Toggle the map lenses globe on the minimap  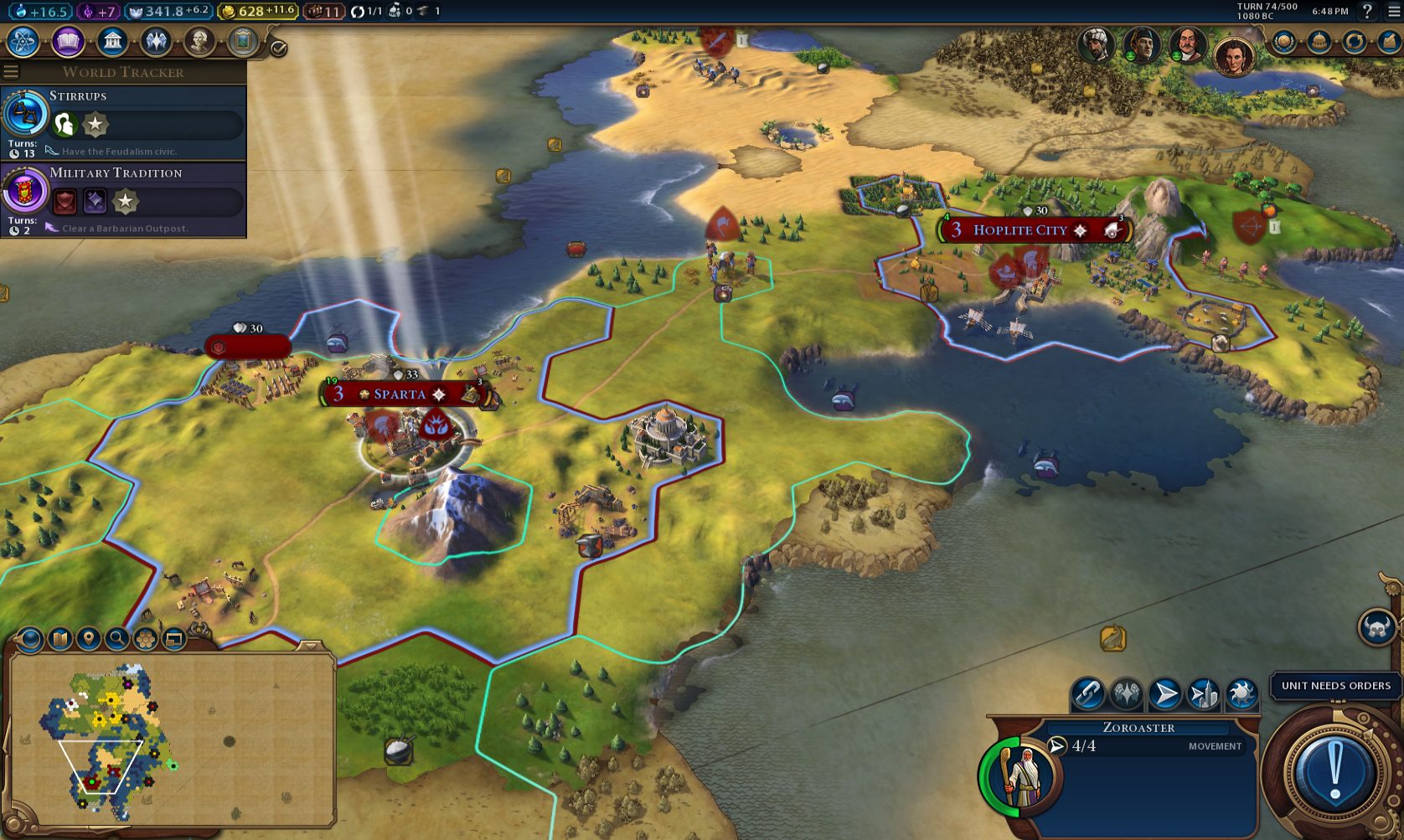[x=28, y=641]
